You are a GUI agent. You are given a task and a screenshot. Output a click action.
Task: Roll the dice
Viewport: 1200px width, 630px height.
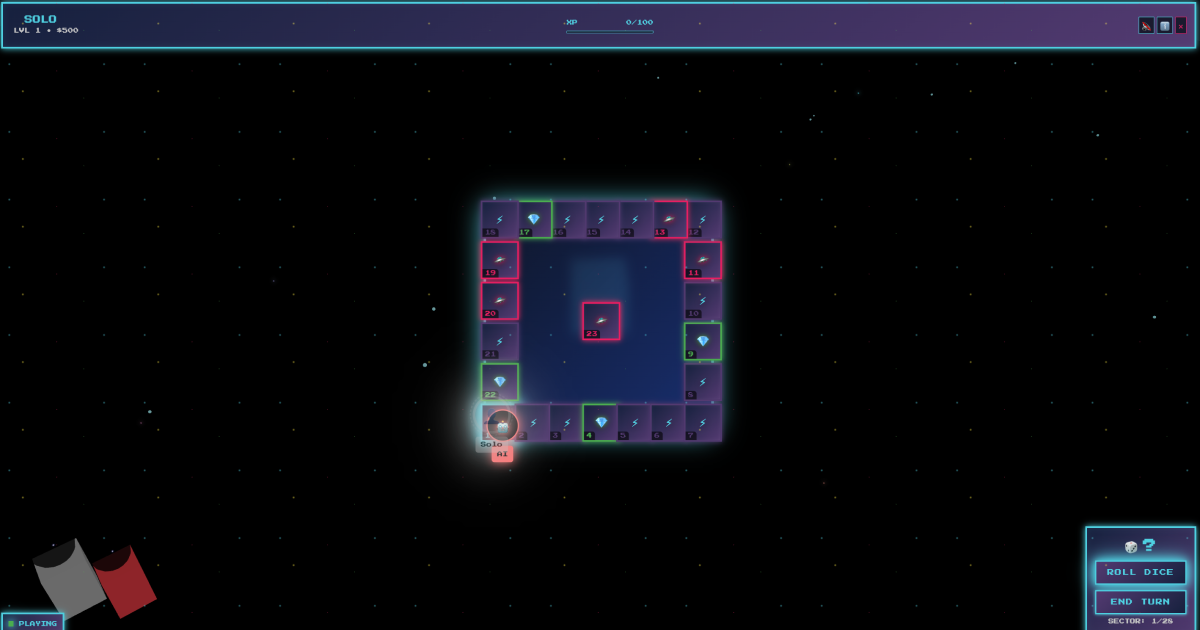(x=1140, y=572)
